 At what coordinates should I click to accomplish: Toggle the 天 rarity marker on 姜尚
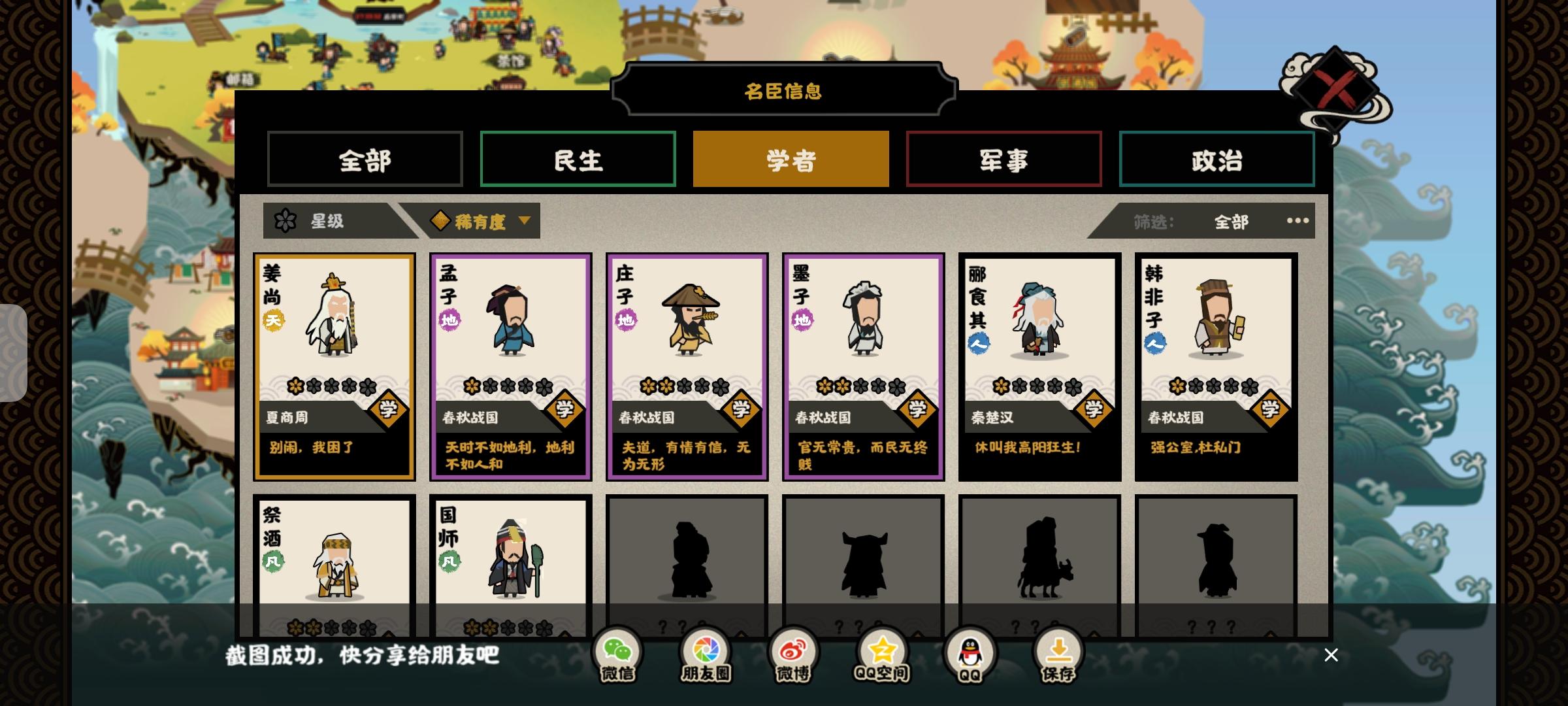click(274, 321)
